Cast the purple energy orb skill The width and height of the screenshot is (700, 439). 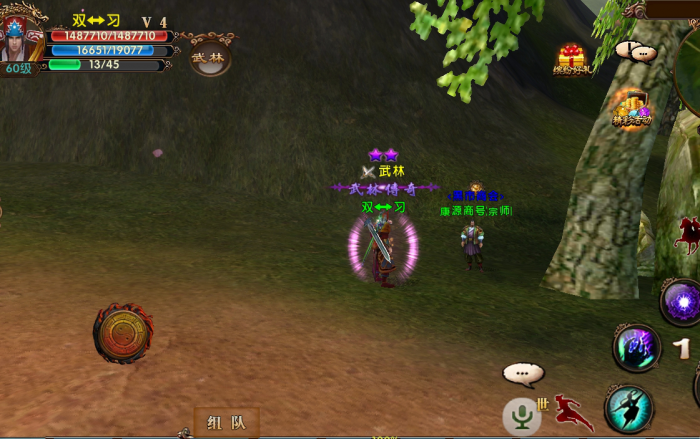pos(682,301)
